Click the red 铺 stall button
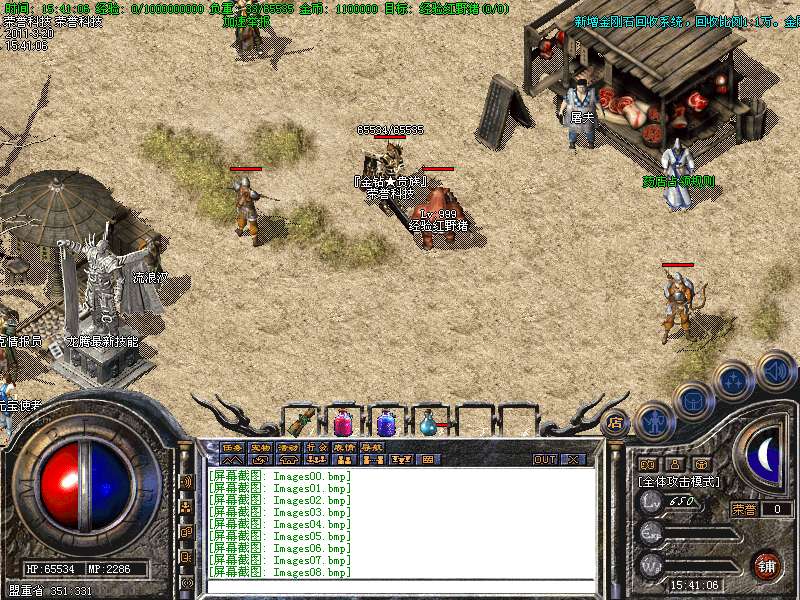This screenshot has width=800, height=600. [x=767, y=565]
